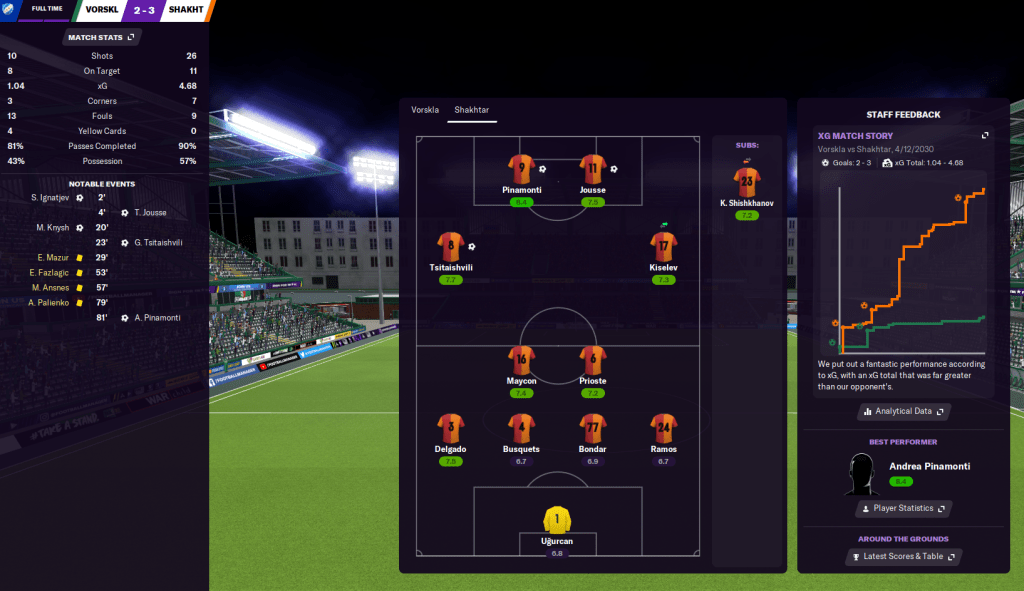
Task: View Player Statistics
Action: 903,508
